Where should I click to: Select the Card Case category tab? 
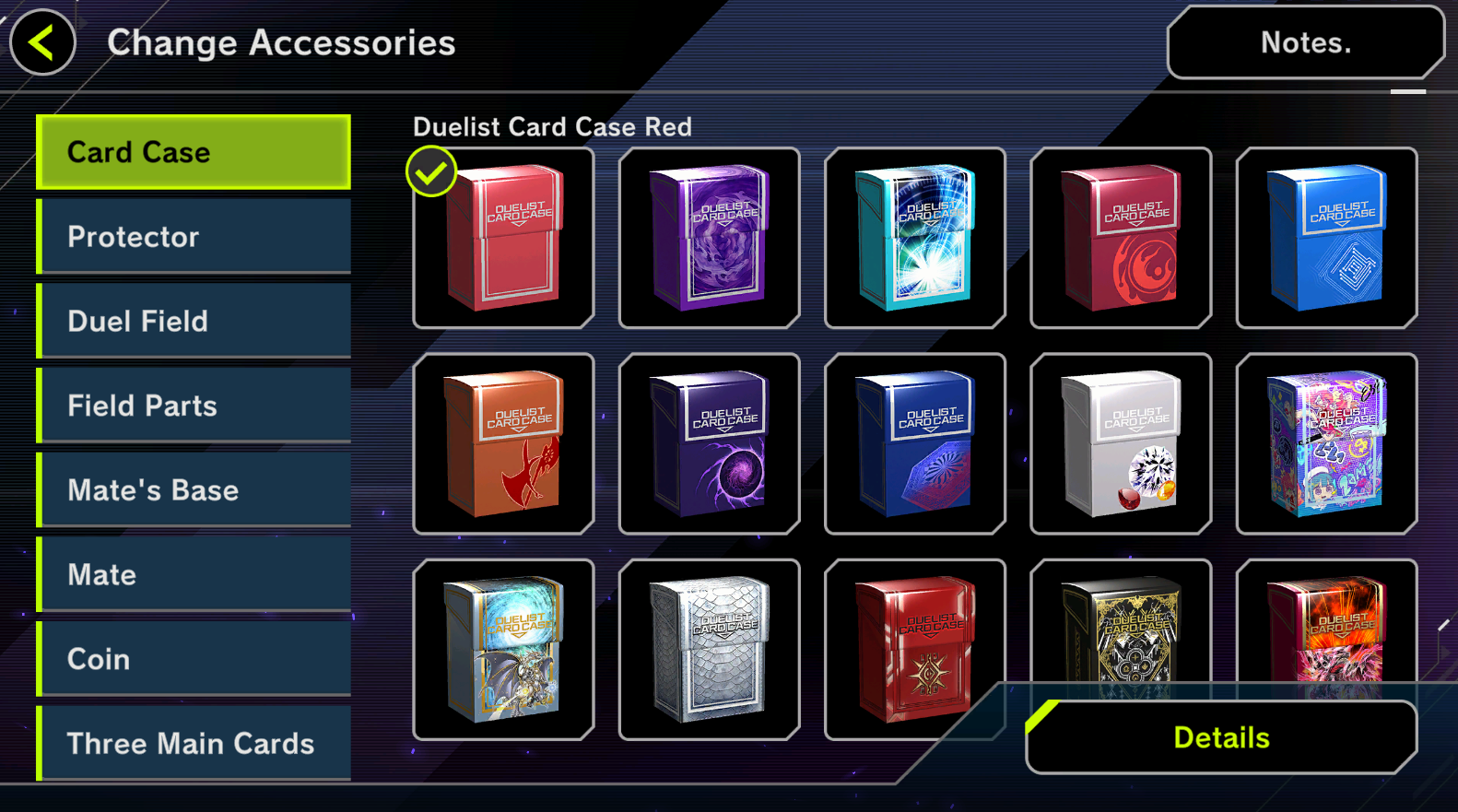click(194, 152)
